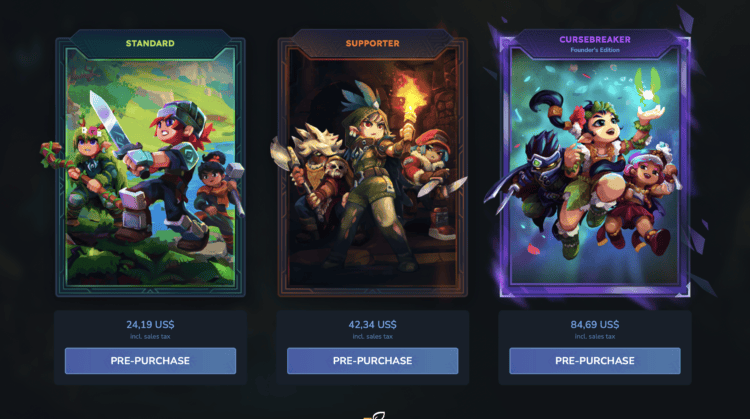Choose the Supporter edition card artwork
The image size is (750, 419).
[372, 170]
